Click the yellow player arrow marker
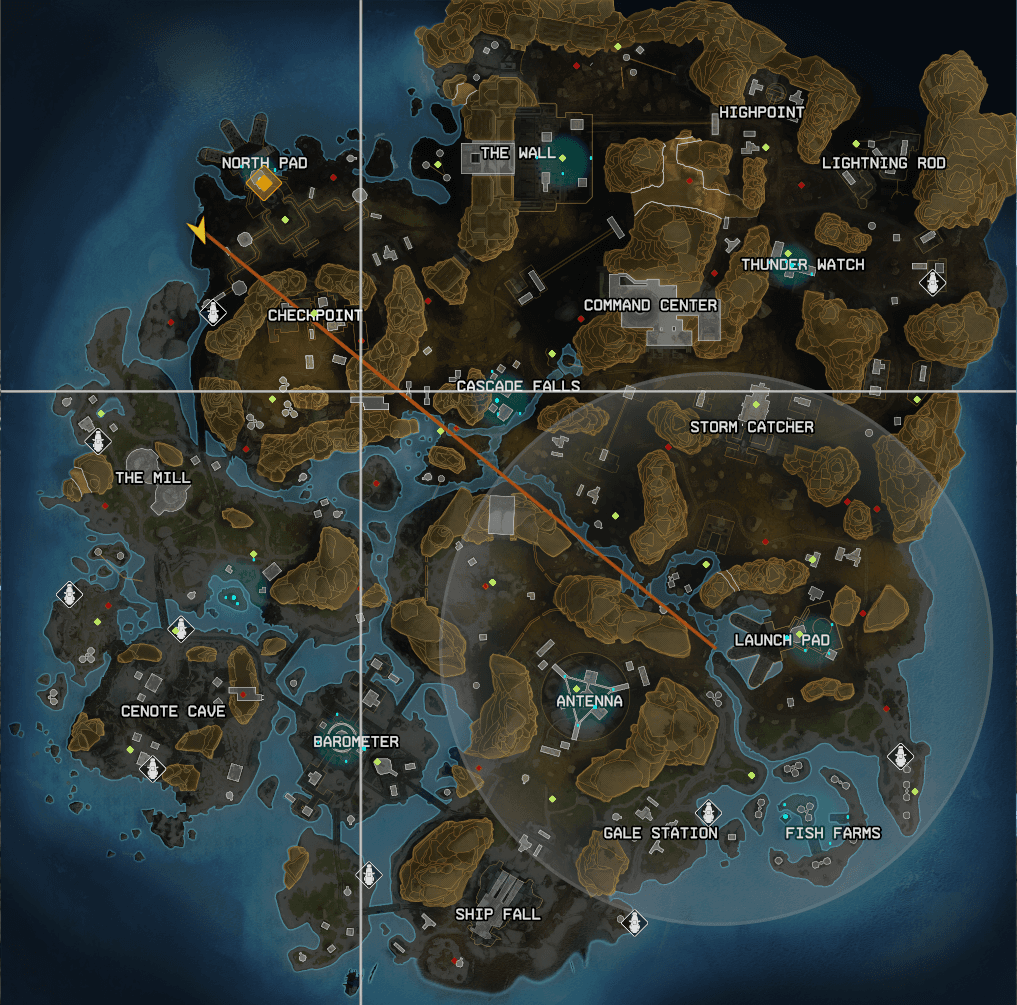The image size is (1017, 1005). [x=199, y=231]
